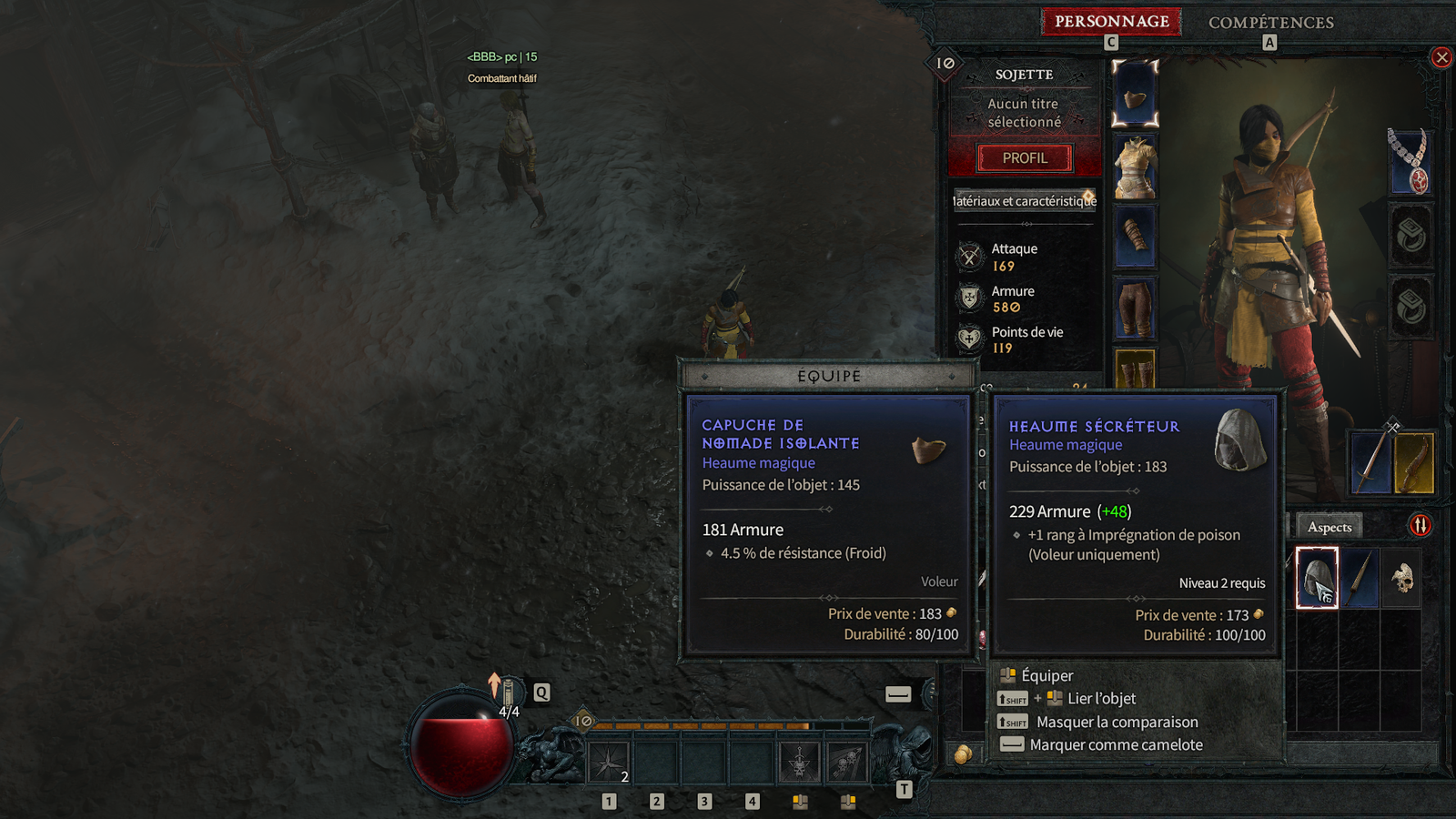Screen dimensions: 1456x819
Task: Close the character panel
Action: 1441,58
